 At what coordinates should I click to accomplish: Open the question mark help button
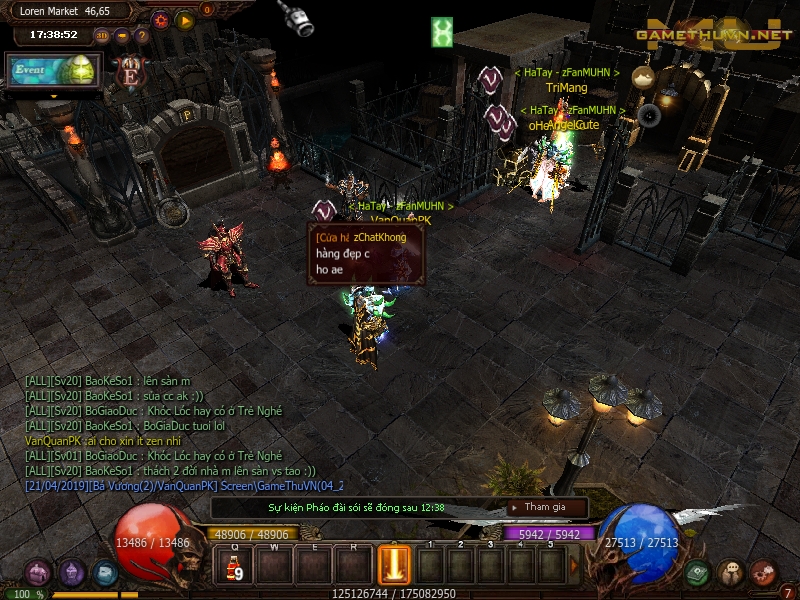point(141,35)
